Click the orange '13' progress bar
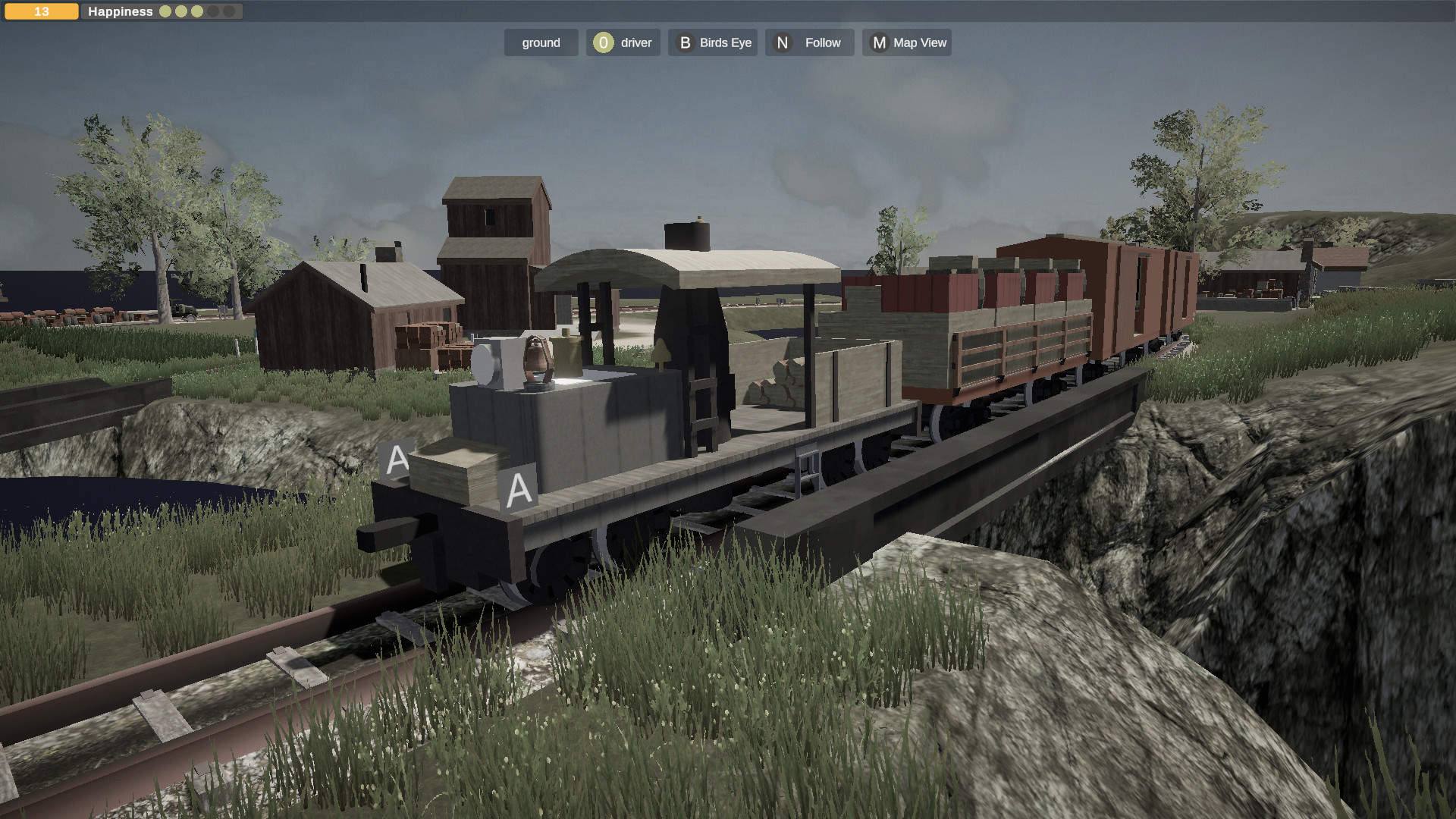This screenshot has height=819, width=1456. 42,11
